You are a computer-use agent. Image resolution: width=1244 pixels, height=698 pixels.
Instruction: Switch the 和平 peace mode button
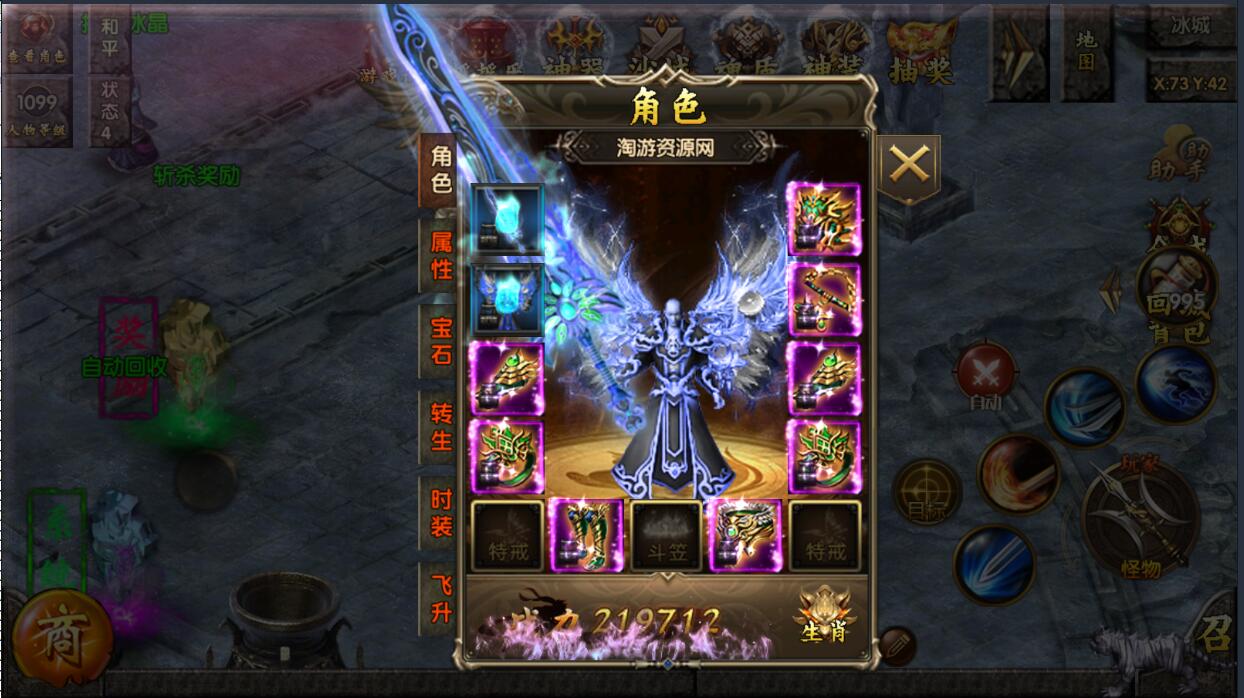click(109, 38)
